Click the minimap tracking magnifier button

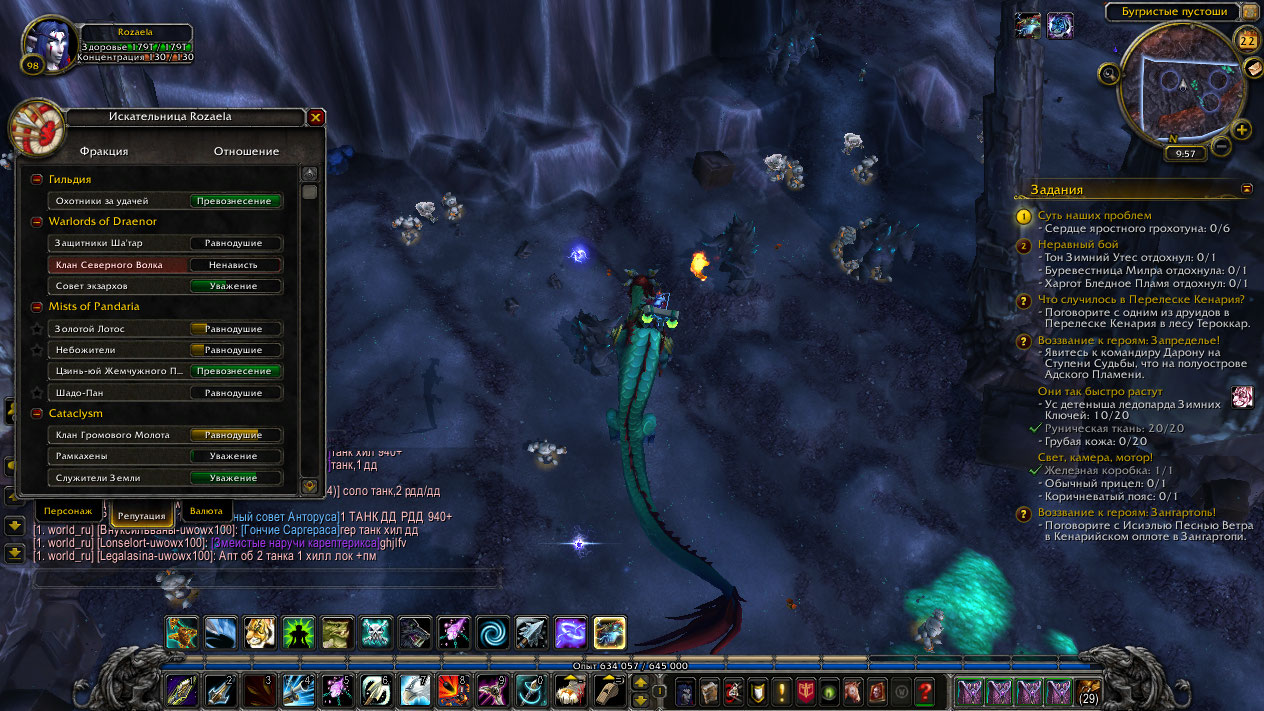click(x=1109, y=72)
